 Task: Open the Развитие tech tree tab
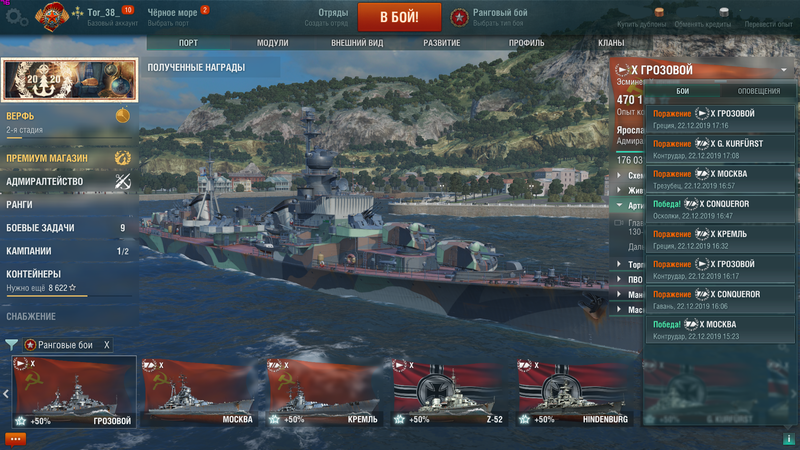440,43
